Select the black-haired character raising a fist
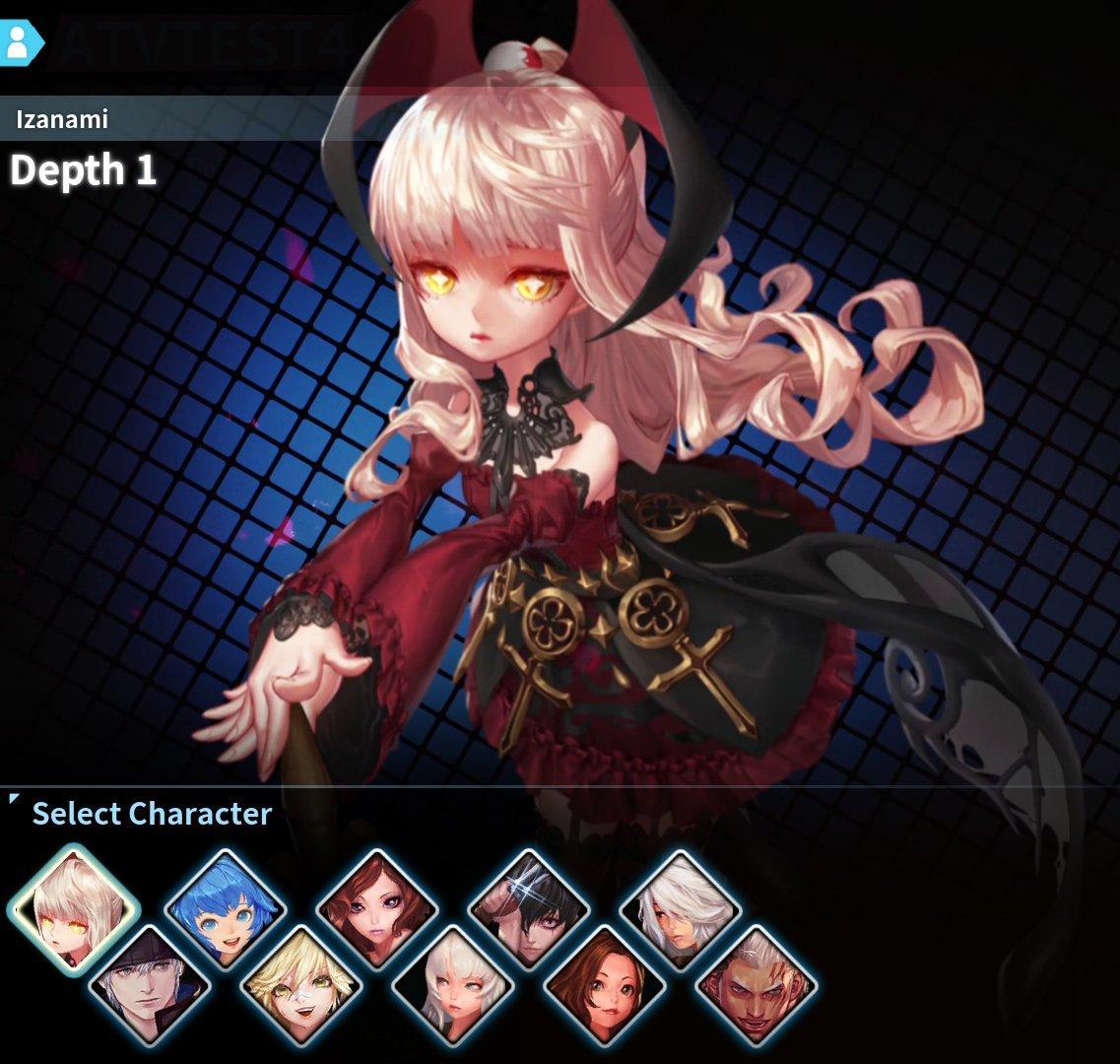 (529, 909)
